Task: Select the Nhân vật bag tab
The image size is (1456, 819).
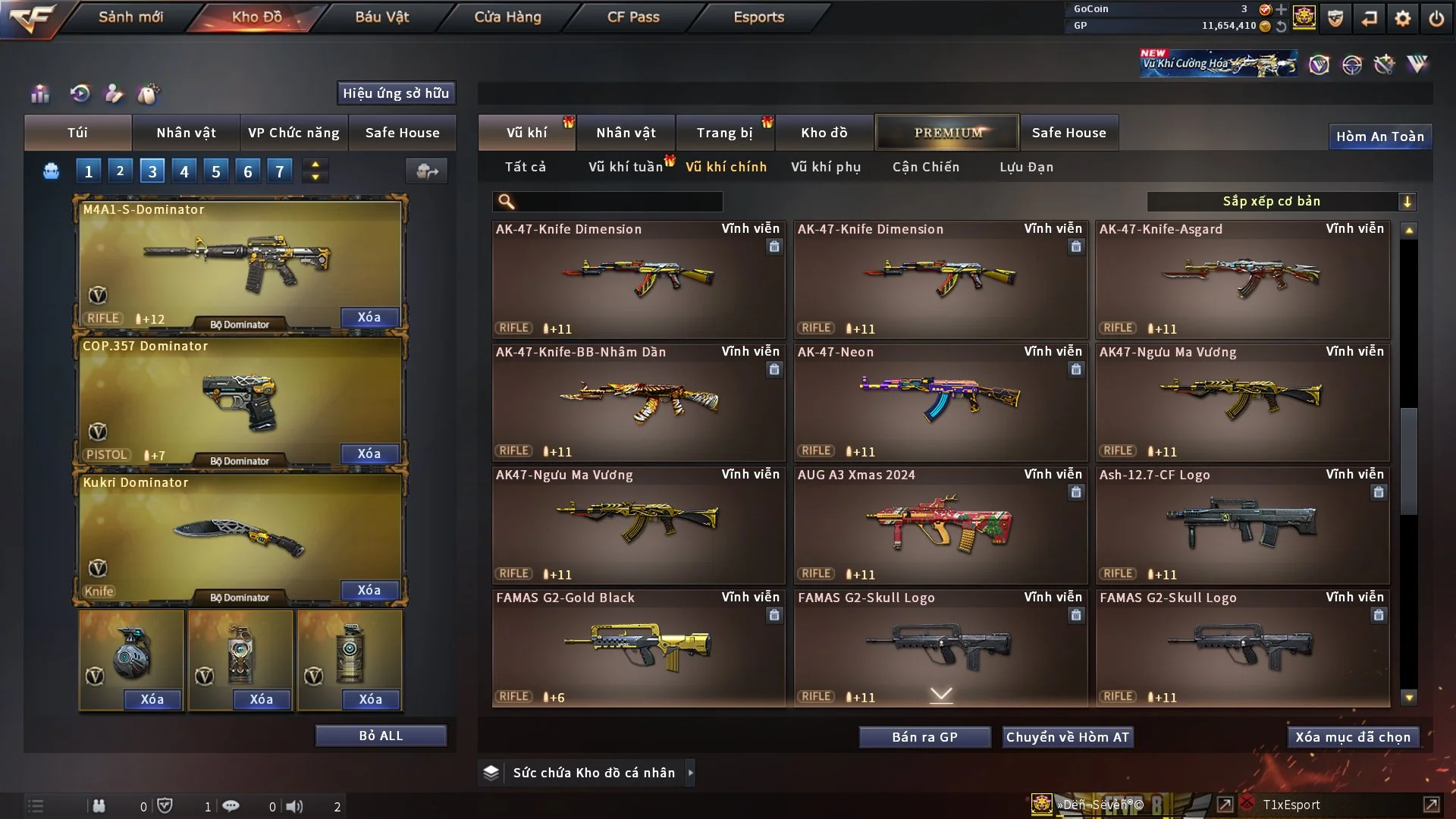Action: pos(186,133)
